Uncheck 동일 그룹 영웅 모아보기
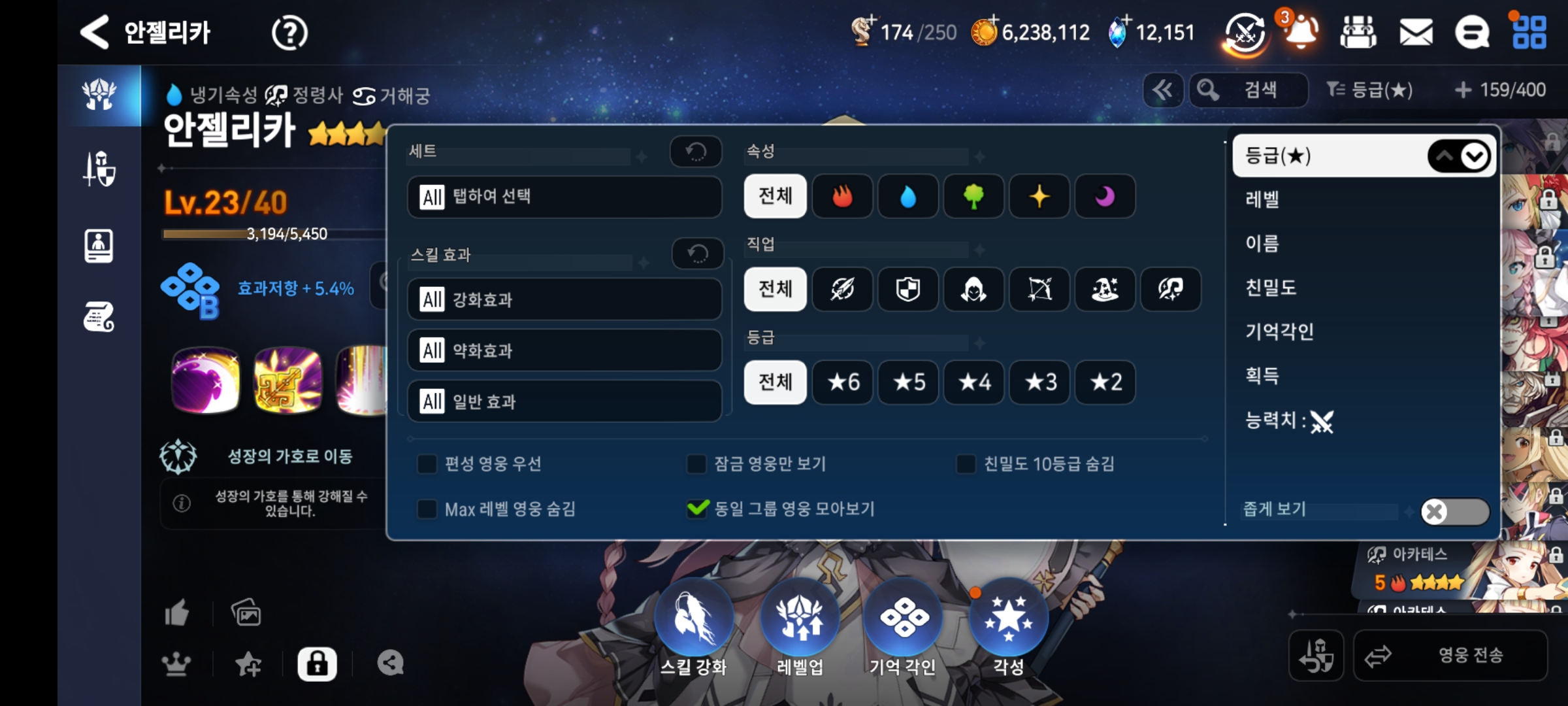This screenshot has height=706, width=1568. click(x=697, y=509)
